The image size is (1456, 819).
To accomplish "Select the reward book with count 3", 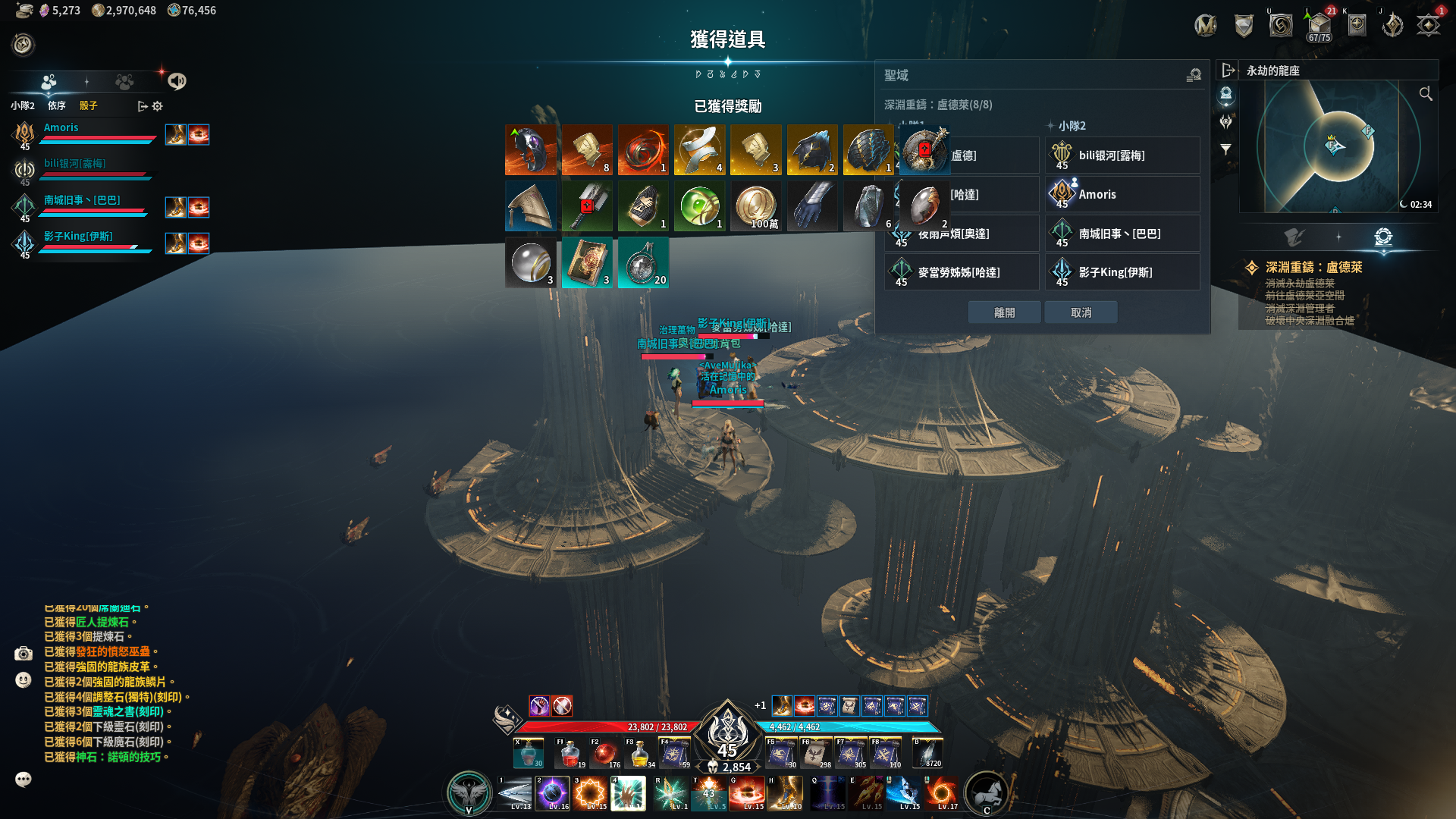I will pos(587,262).
